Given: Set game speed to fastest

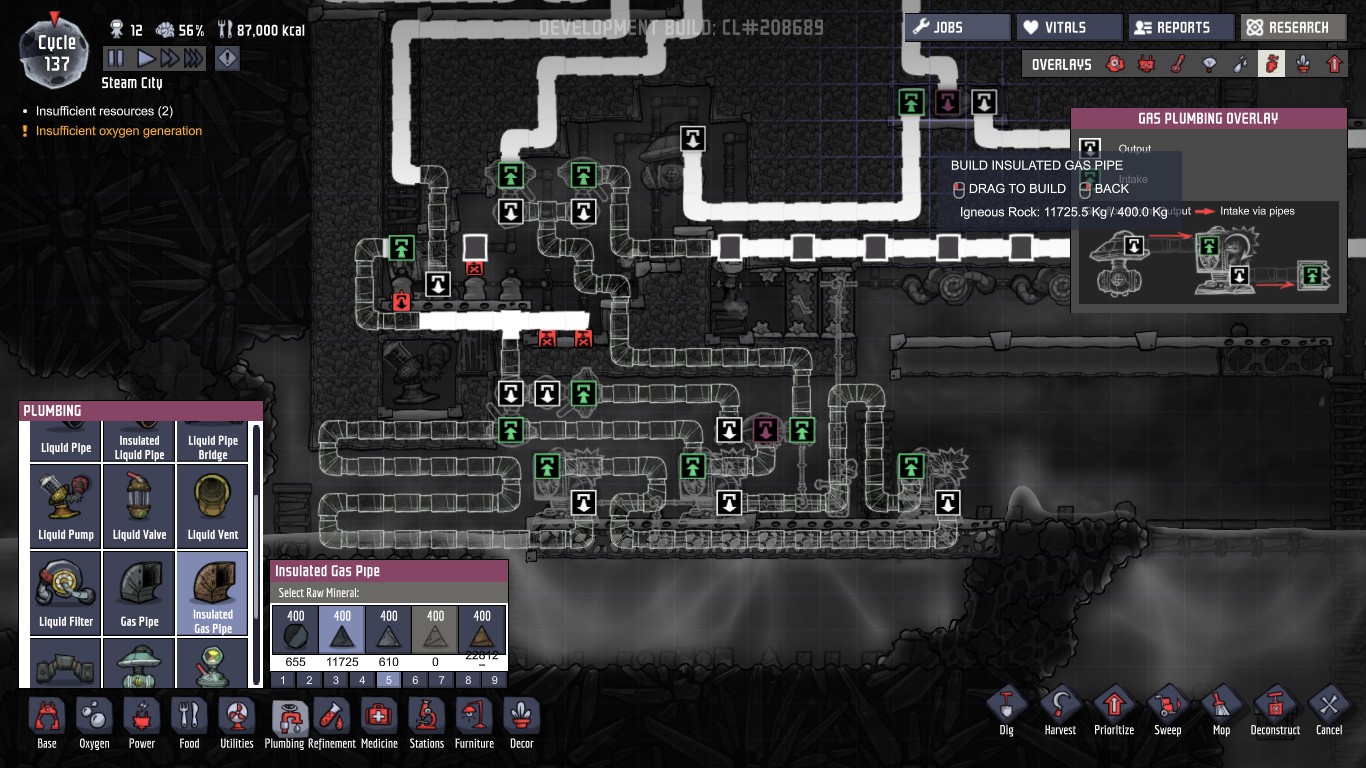Looking at the screenshot, I should [193, 59].
